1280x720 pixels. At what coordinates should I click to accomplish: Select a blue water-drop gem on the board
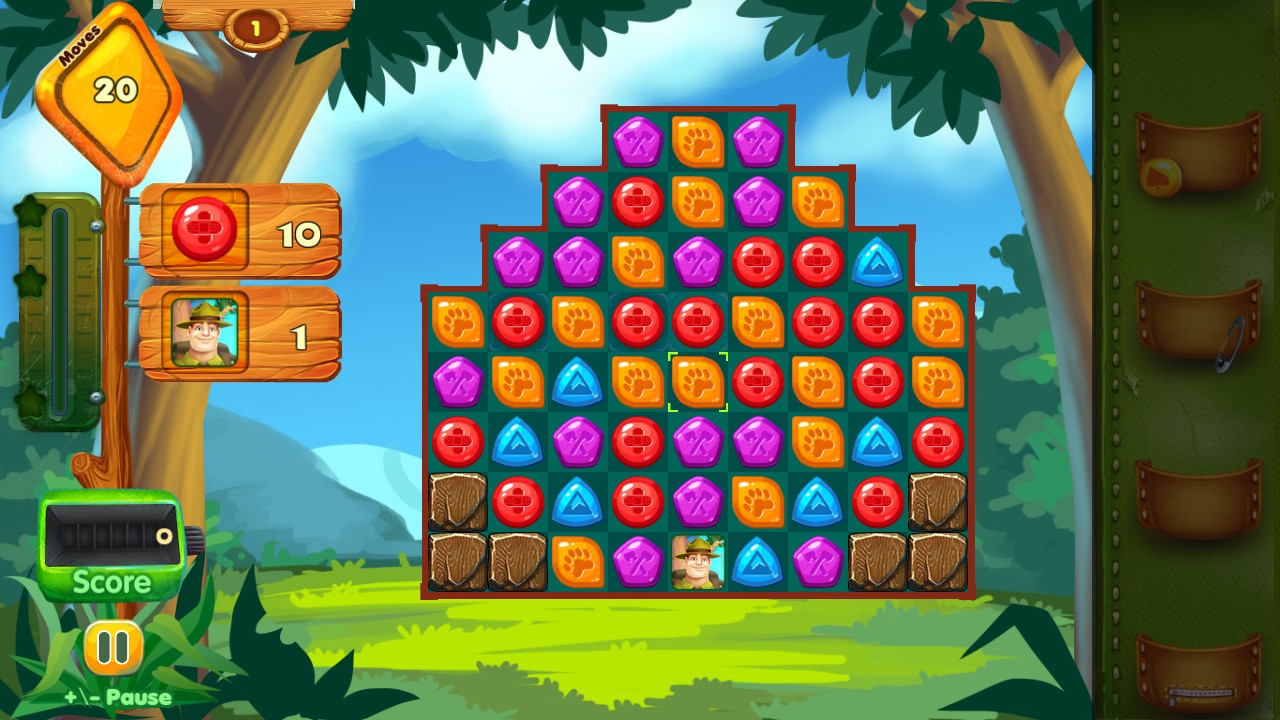(577, 382)
